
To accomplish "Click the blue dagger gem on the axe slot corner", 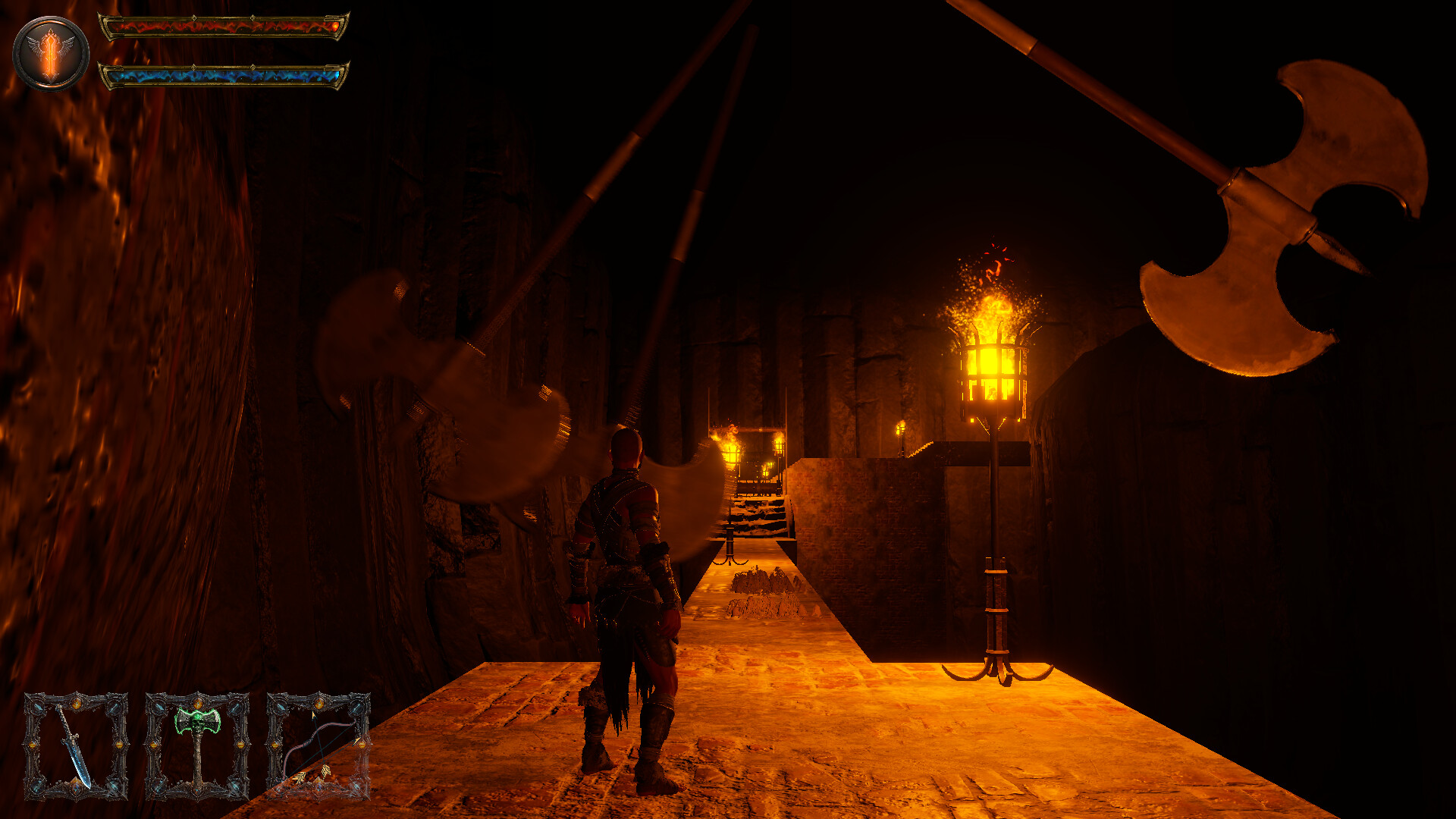I will 158,706.
